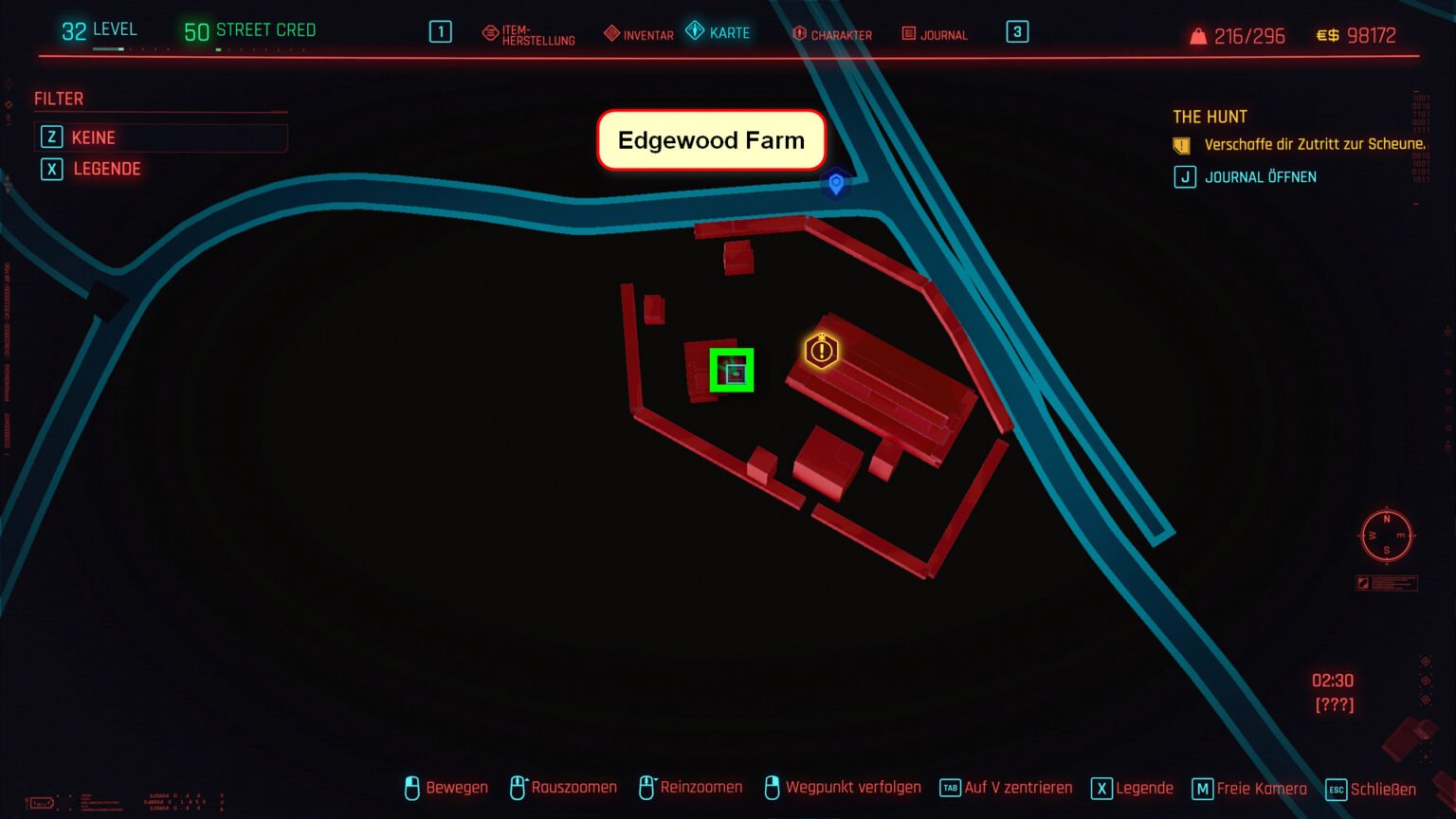Click the yellow quest marker on the barn
Image resolution: width=1456 pixels, height=819 pixels.
(x=821, y=351)
